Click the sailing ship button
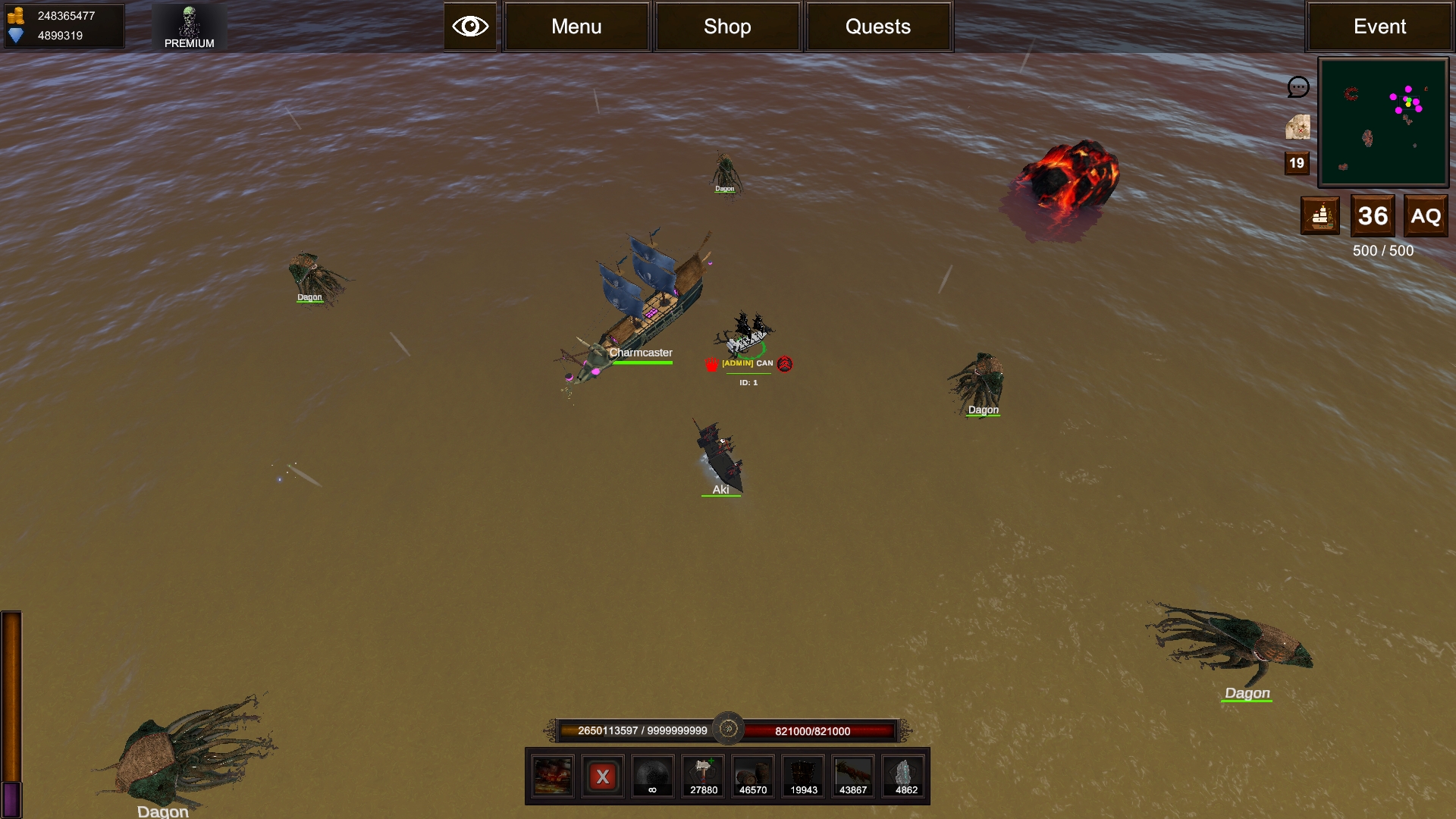This screenshot has height=819, width=1456. click(1320, 216)
